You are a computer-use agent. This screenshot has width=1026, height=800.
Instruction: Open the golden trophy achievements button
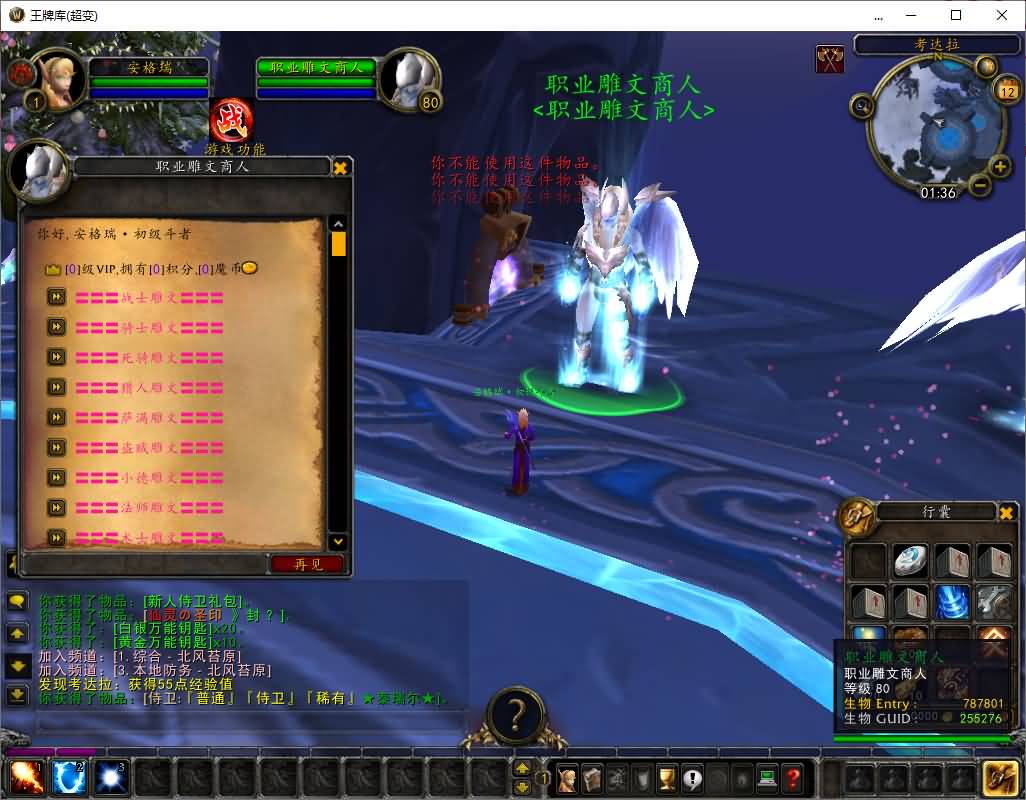pyautogui.click(x=667, y=777)
